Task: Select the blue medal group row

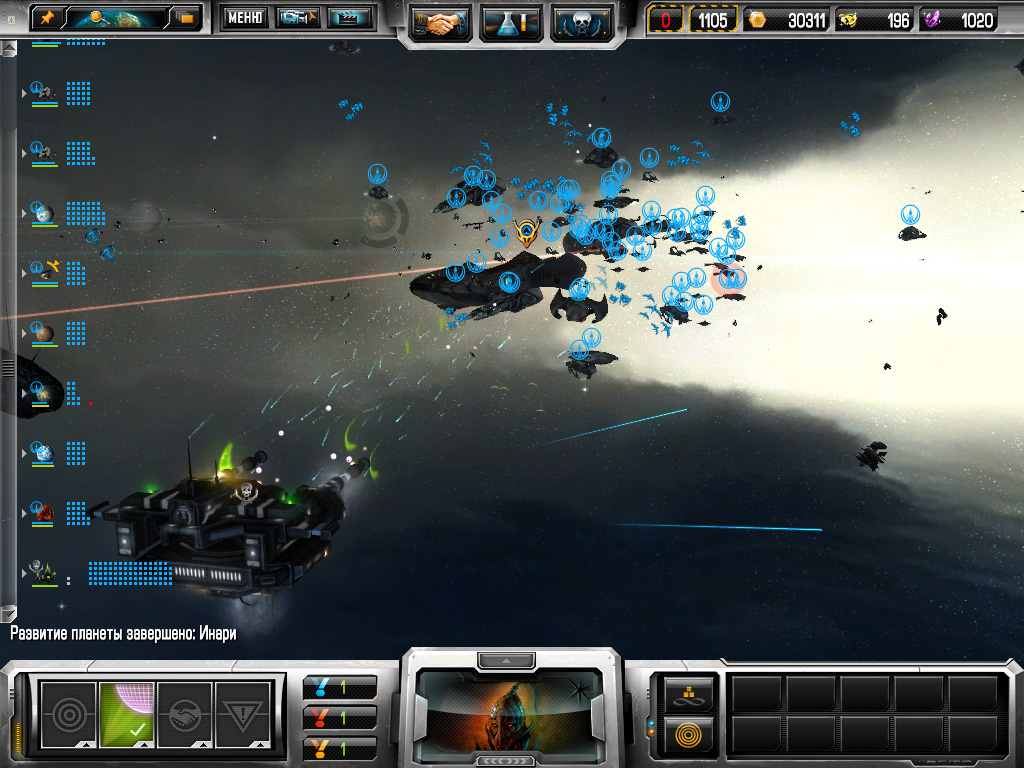Action: 340,688
